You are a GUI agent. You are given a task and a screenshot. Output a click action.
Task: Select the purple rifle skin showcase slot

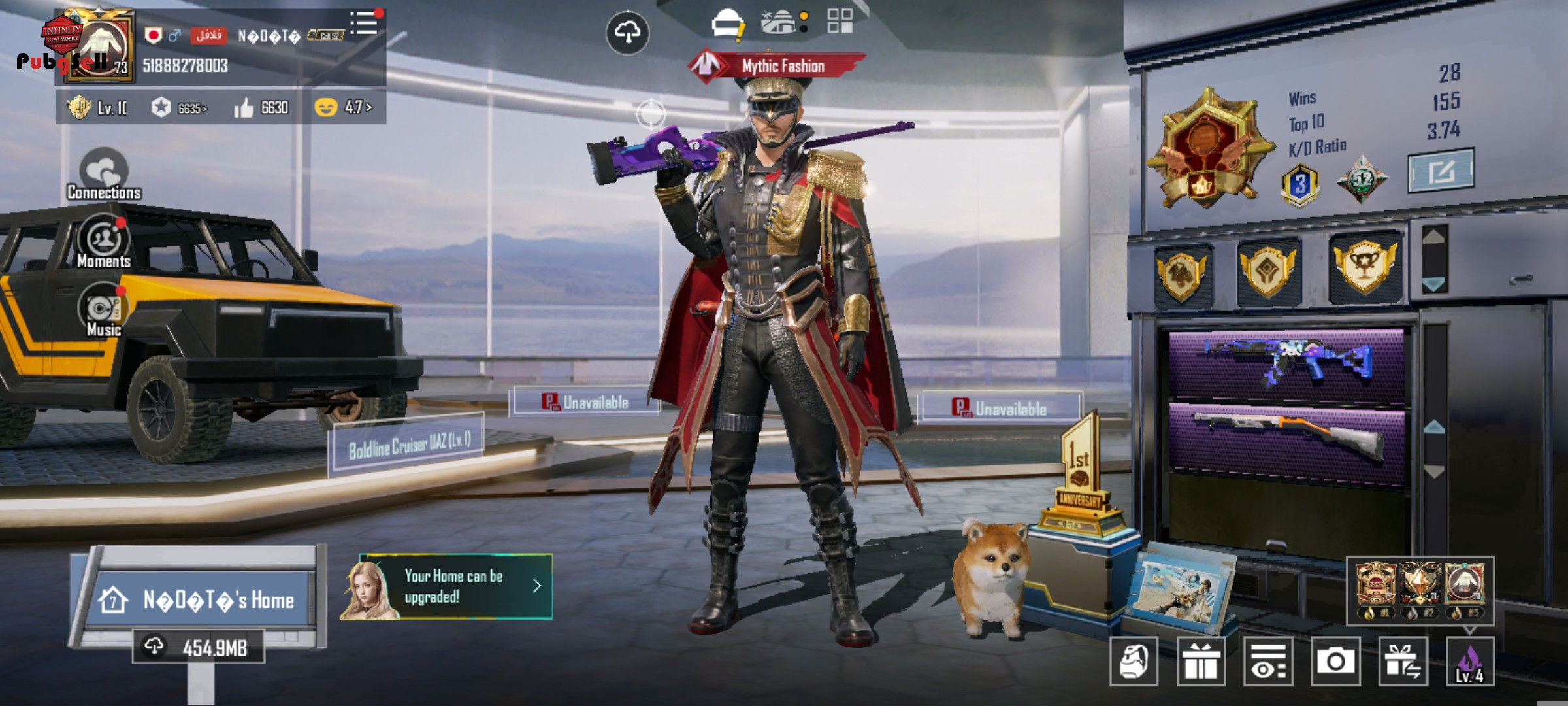tap(1286, 363)
